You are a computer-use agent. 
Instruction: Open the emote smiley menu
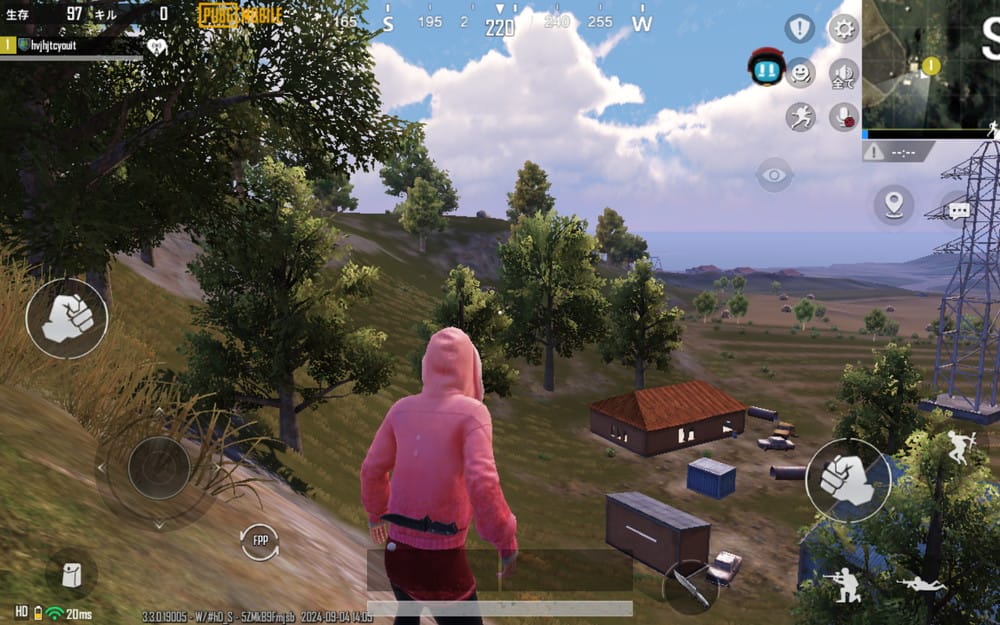pyautogui.click(x=800, y=73)
